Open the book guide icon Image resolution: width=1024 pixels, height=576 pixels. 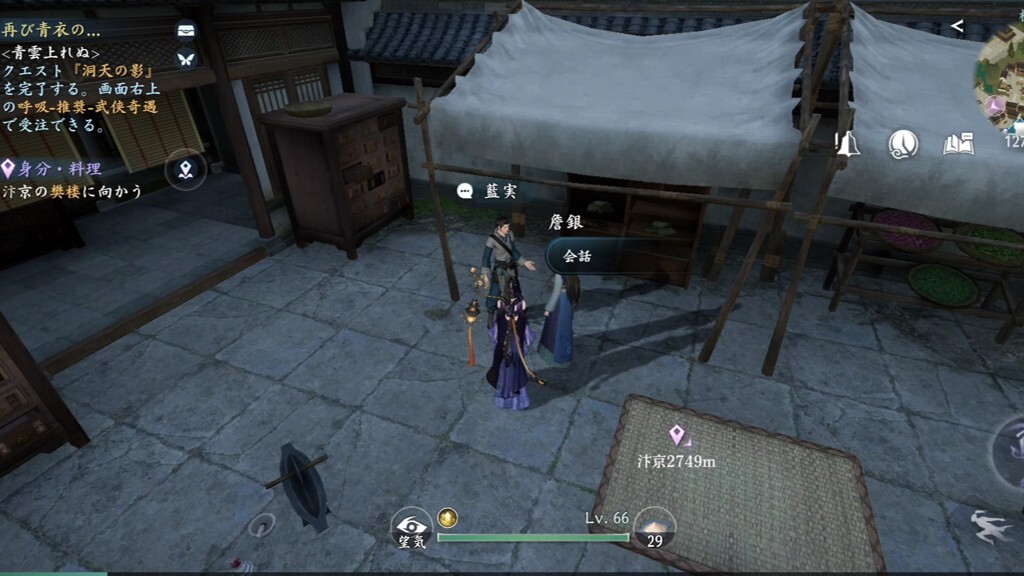(x=958, y=145)
